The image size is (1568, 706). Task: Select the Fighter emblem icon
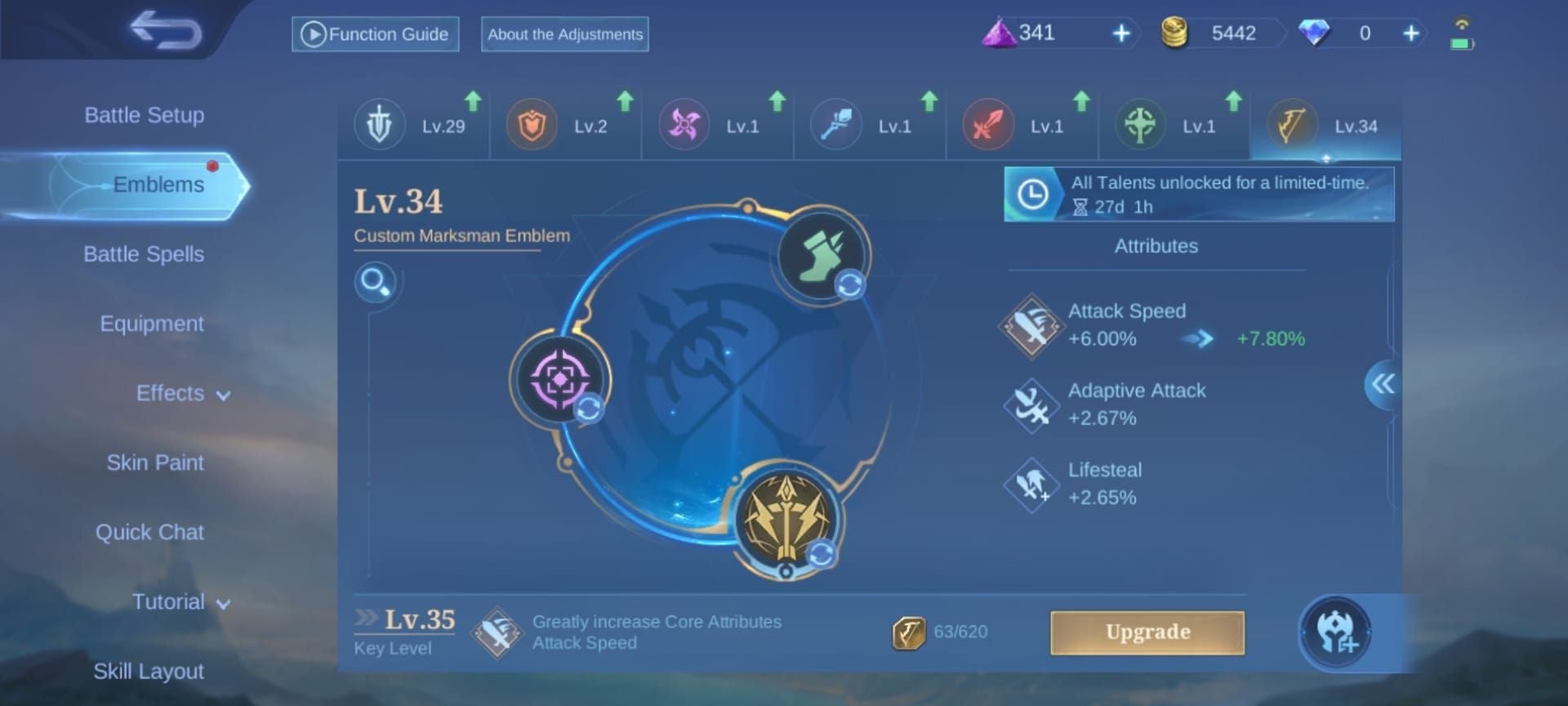[987, 125]
